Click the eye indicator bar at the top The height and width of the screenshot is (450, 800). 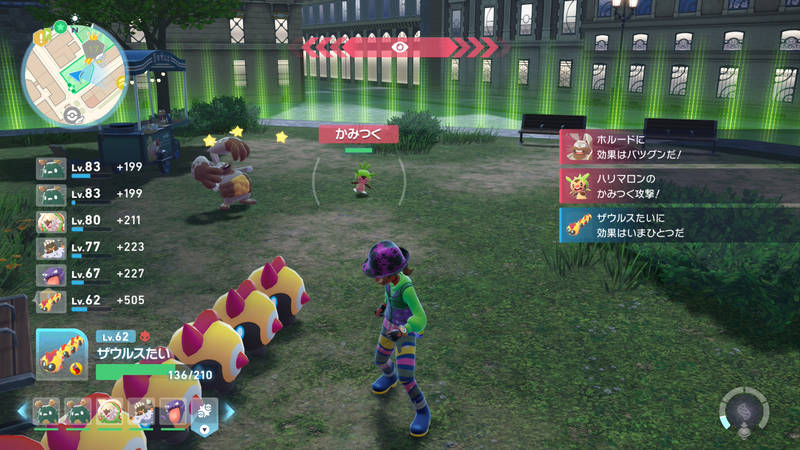click(400, 46)
